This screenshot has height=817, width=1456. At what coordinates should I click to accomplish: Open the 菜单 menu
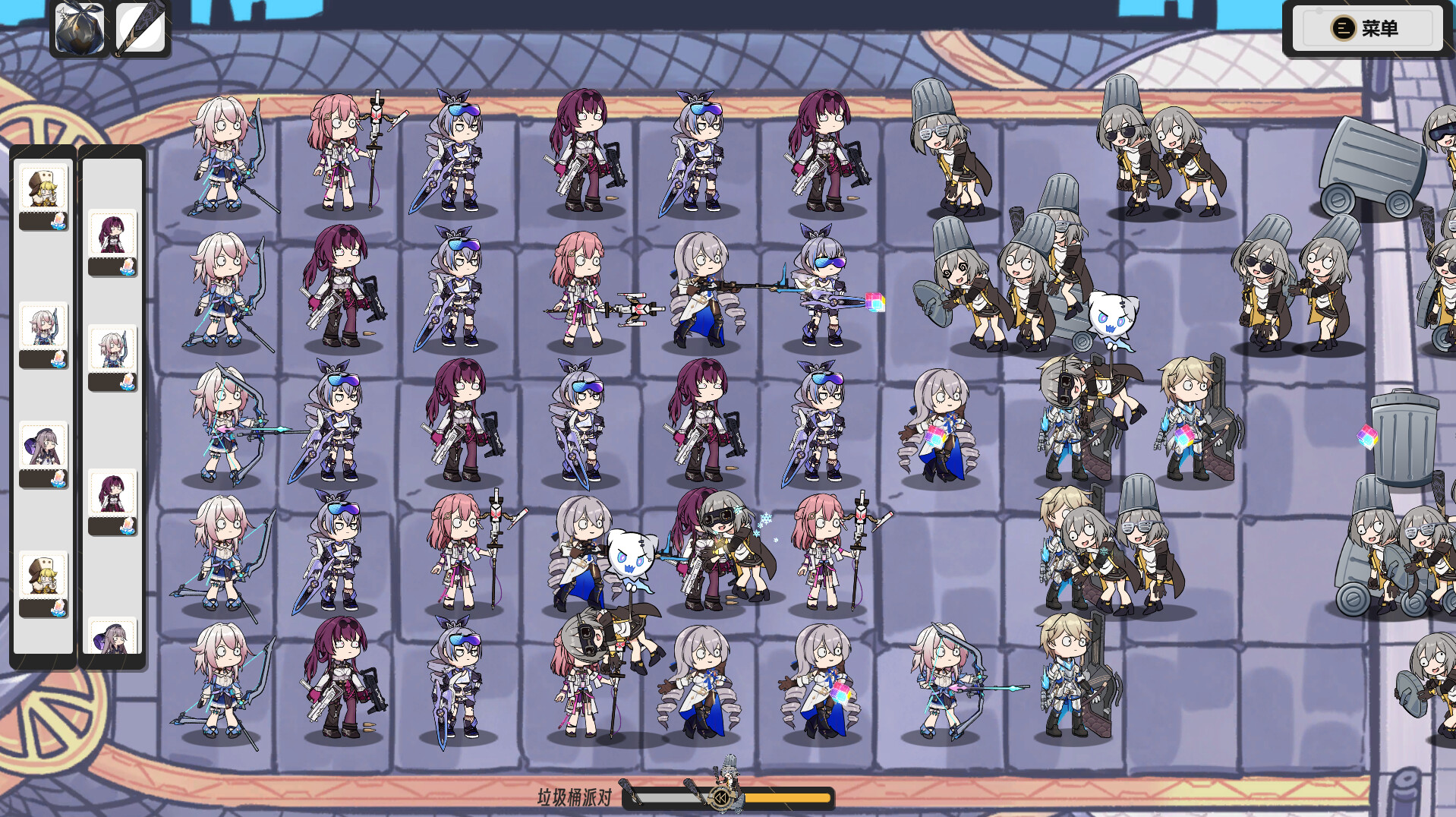click(x=1366, y=29)
